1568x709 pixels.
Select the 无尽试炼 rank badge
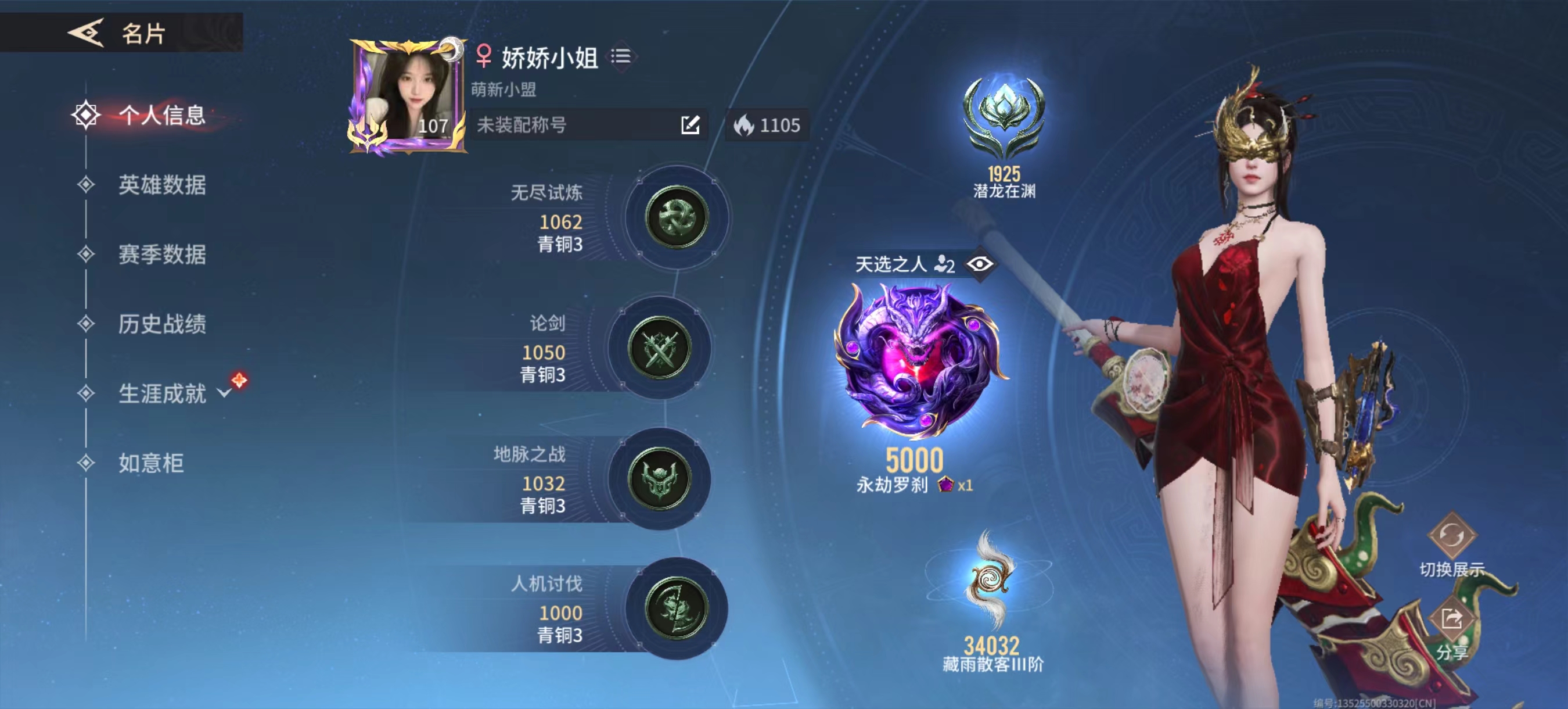[675, 217]
